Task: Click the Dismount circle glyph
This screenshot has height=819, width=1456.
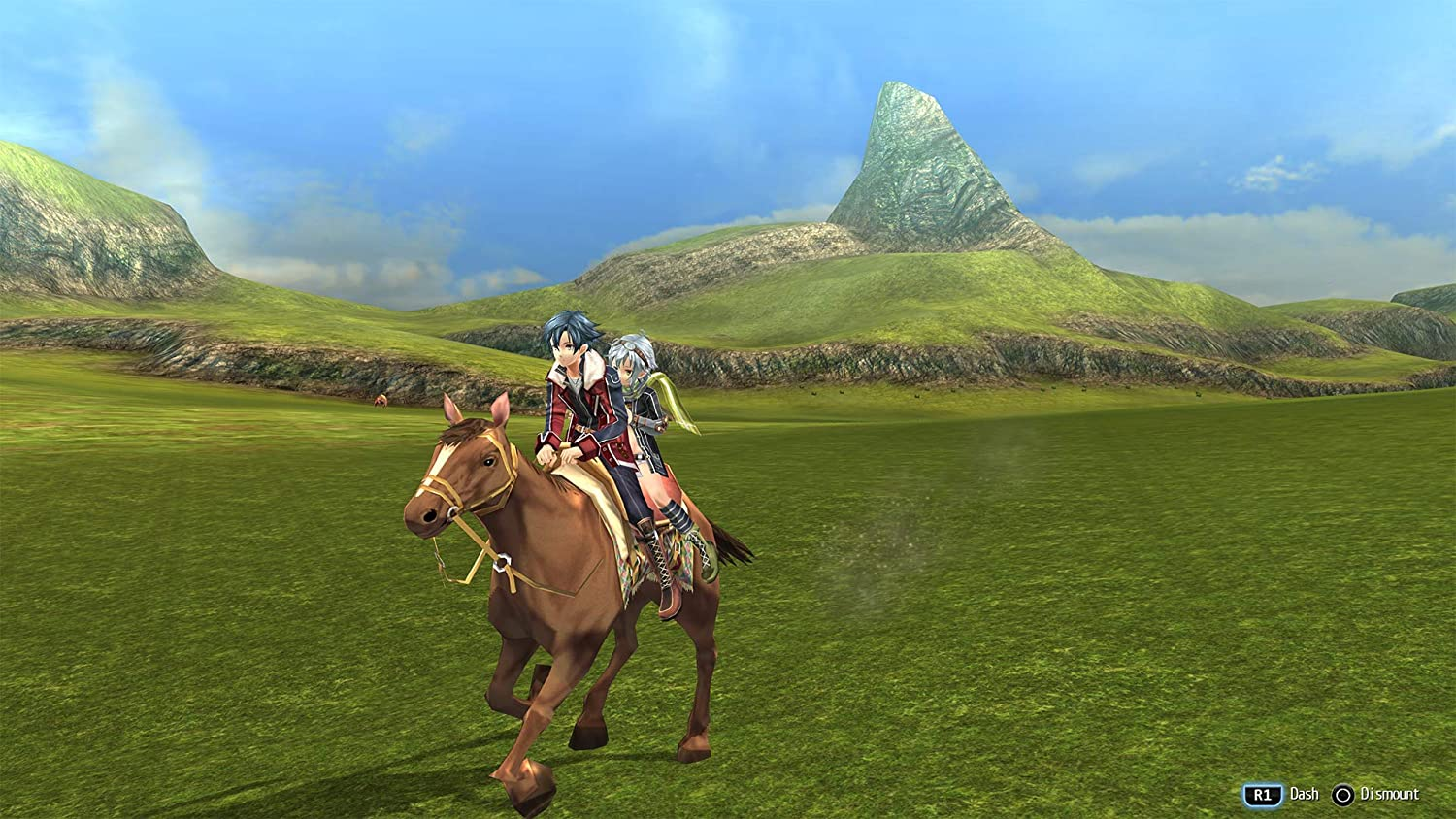Action: [x=1344, y=794]
